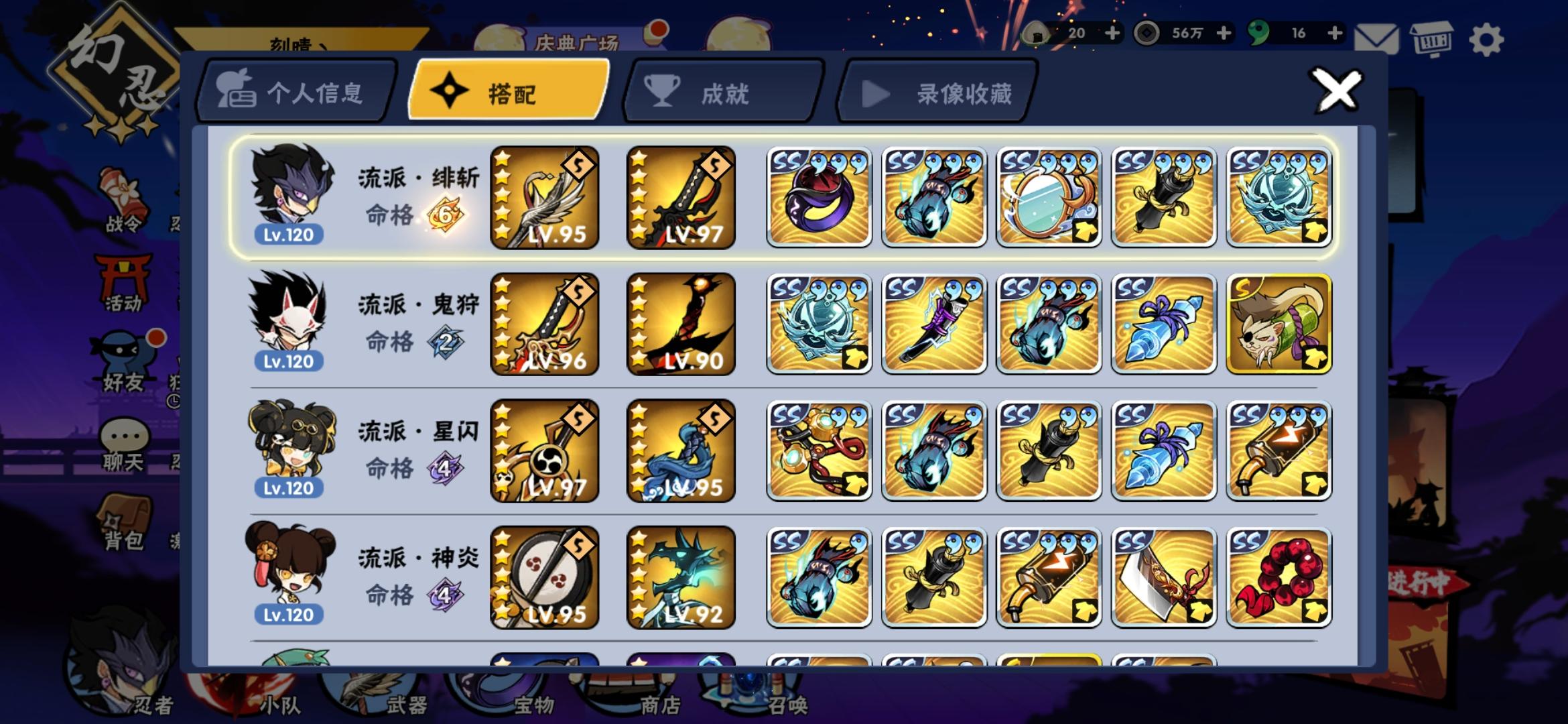Switch to the 成就 achievements tab
The height and width of the screenshot is (724, 1568).
point(722,92)
